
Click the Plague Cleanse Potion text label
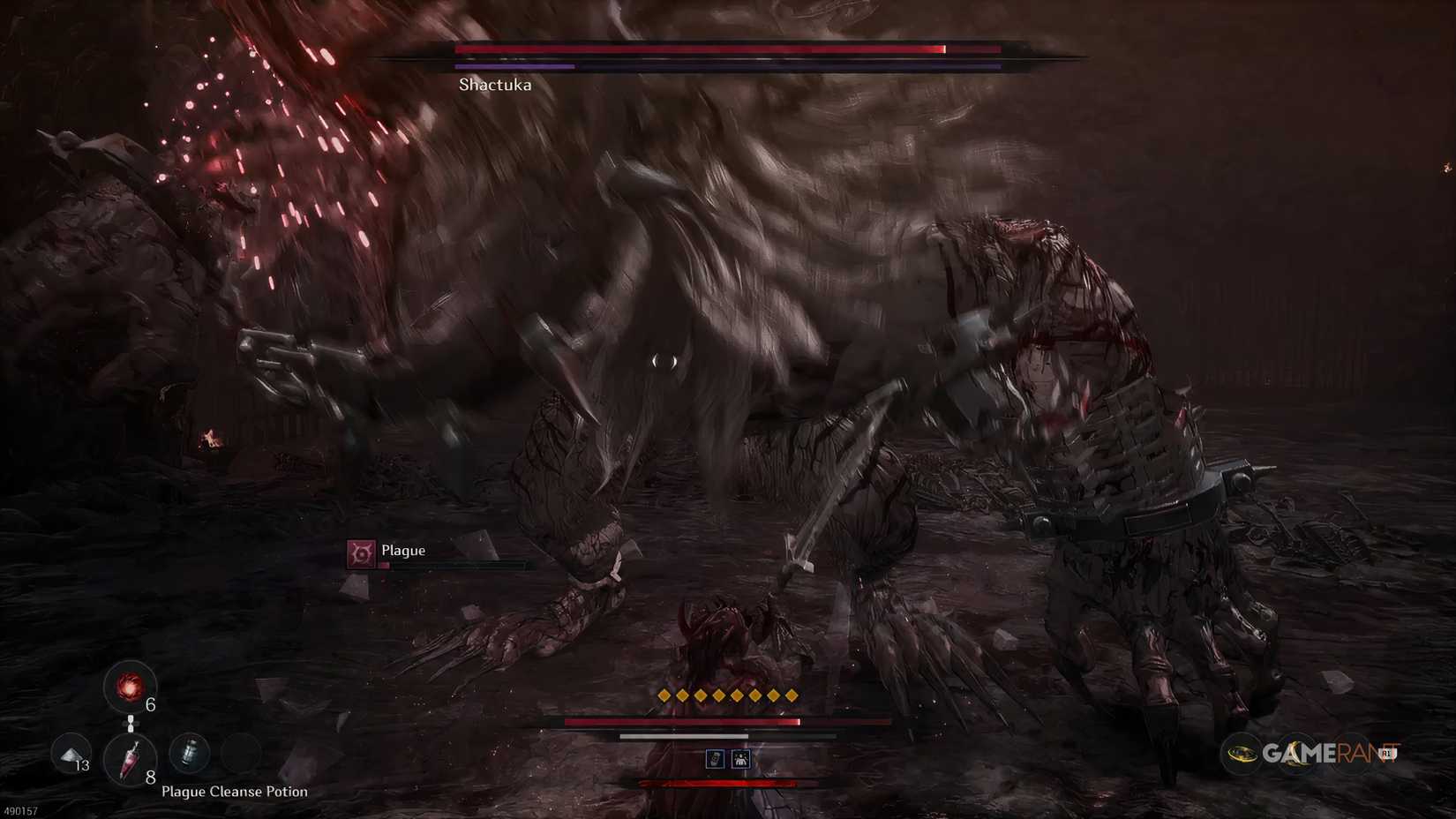[233, 792]
